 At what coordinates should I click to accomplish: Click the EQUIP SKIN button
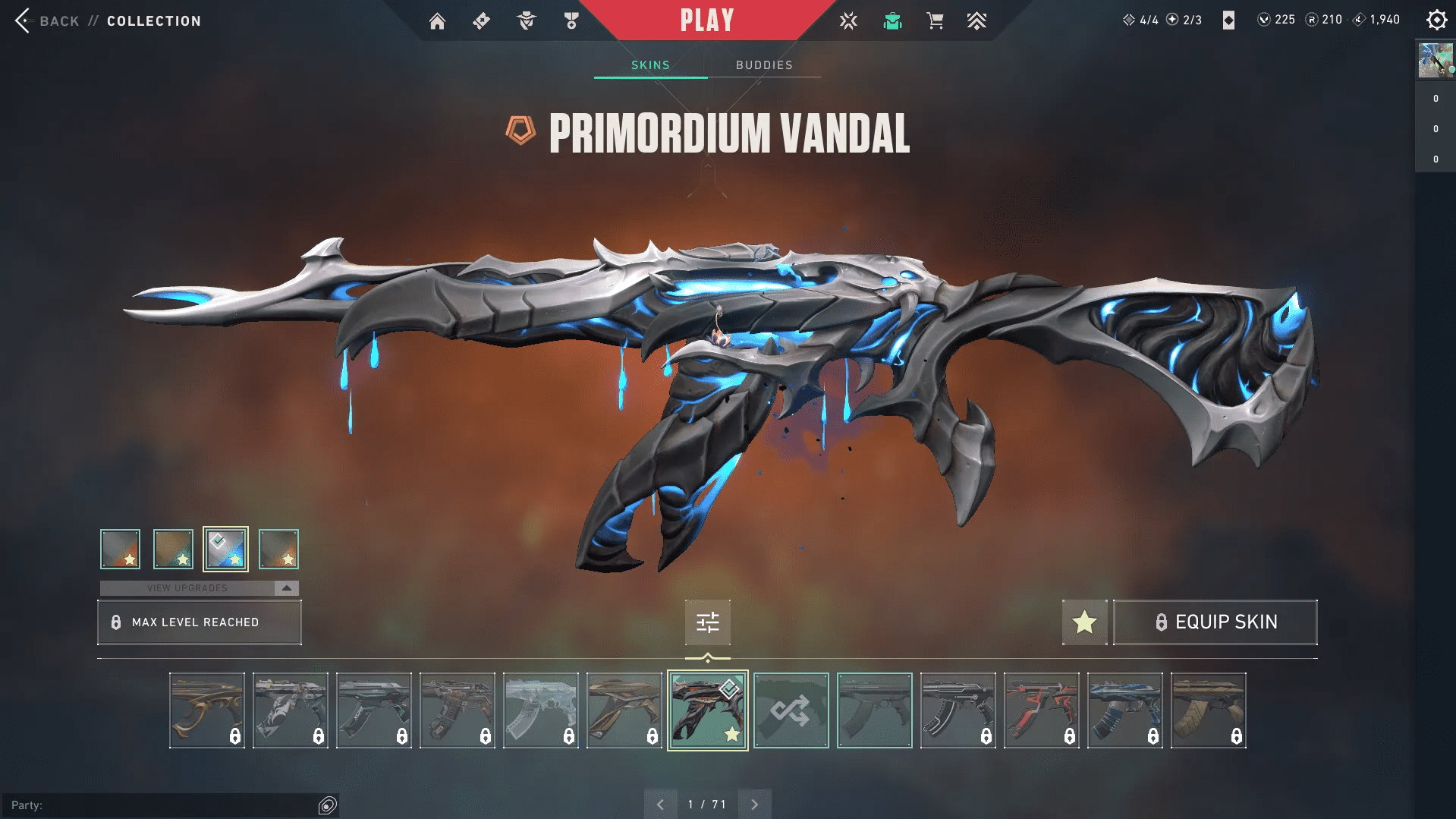click(1215, 622)
